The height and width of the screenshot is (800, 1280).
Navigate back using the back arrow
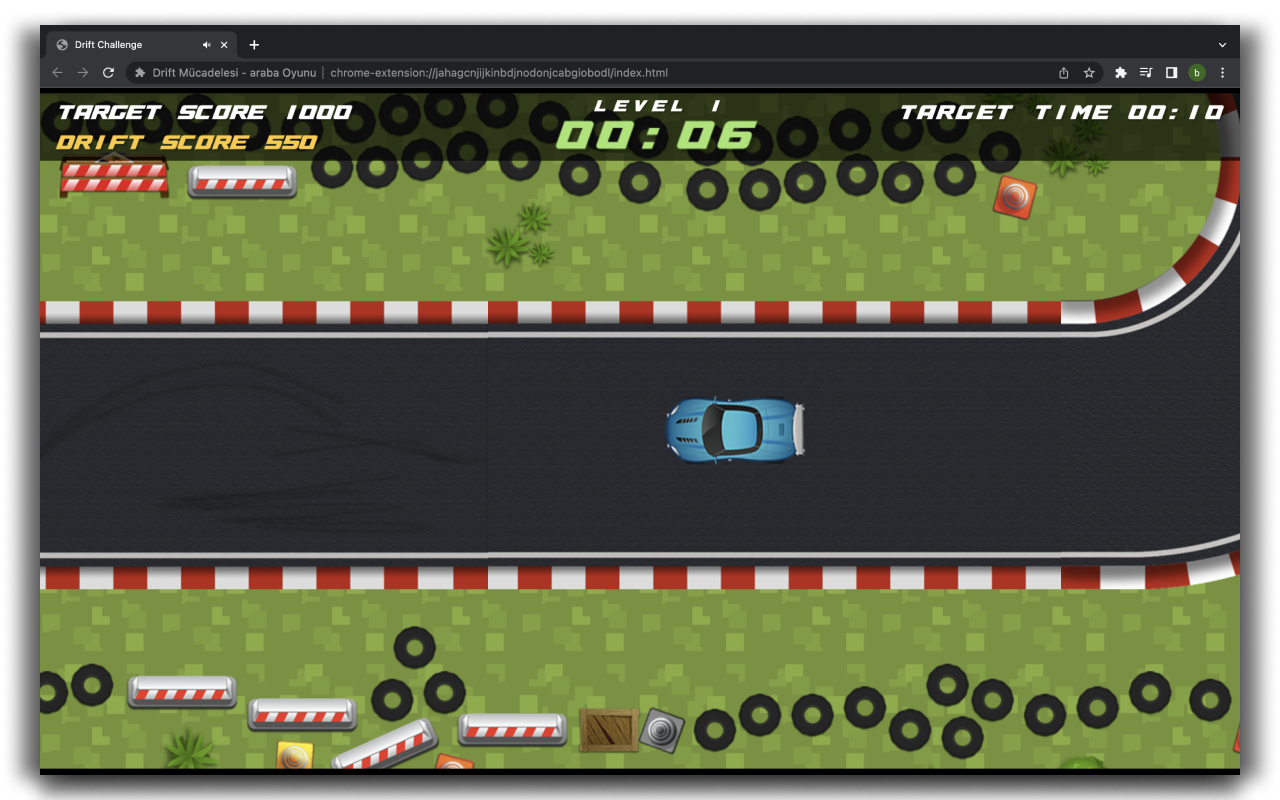click(57, 72)
